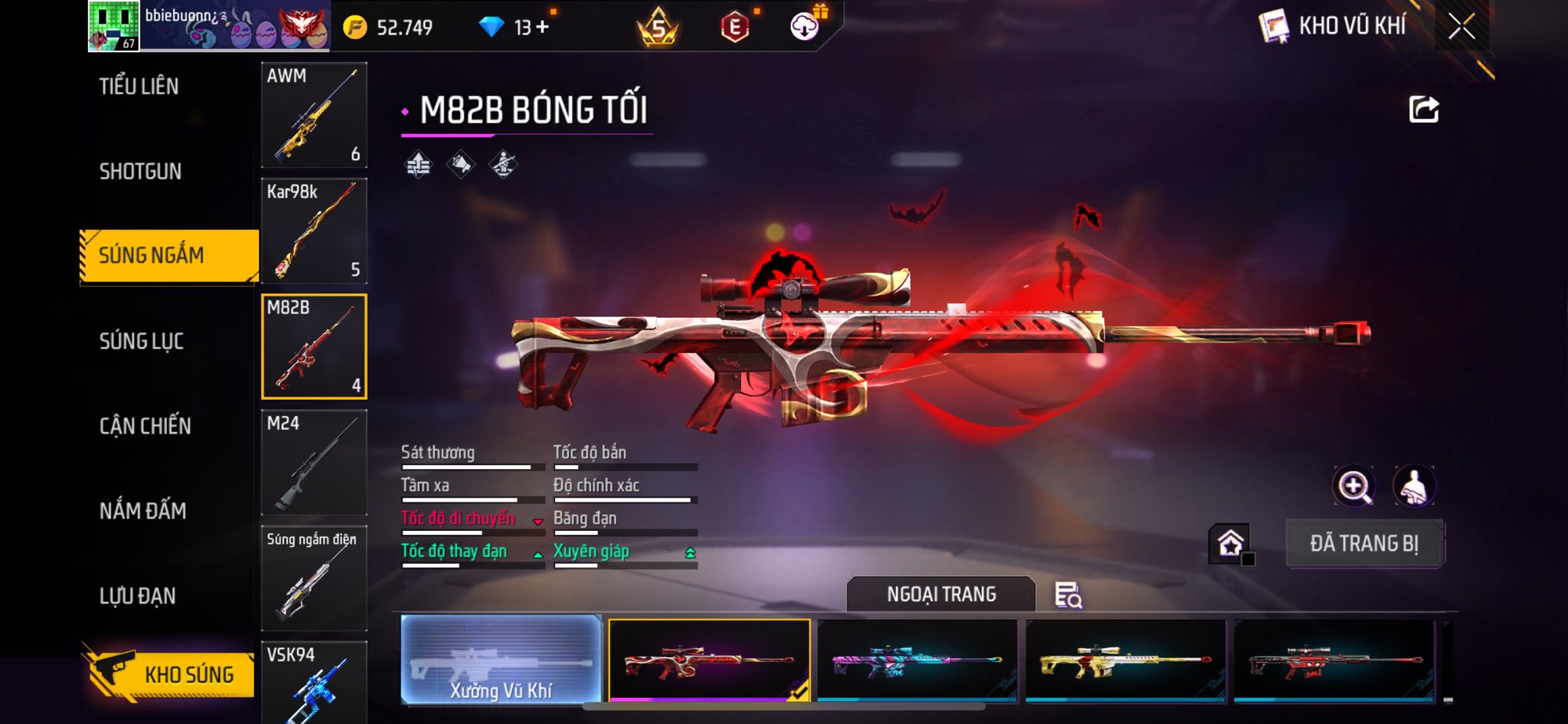1568x724 pixels.
Task: Select the M24 weapon slot
Action: pyautogui.click(x=314, y=462)
